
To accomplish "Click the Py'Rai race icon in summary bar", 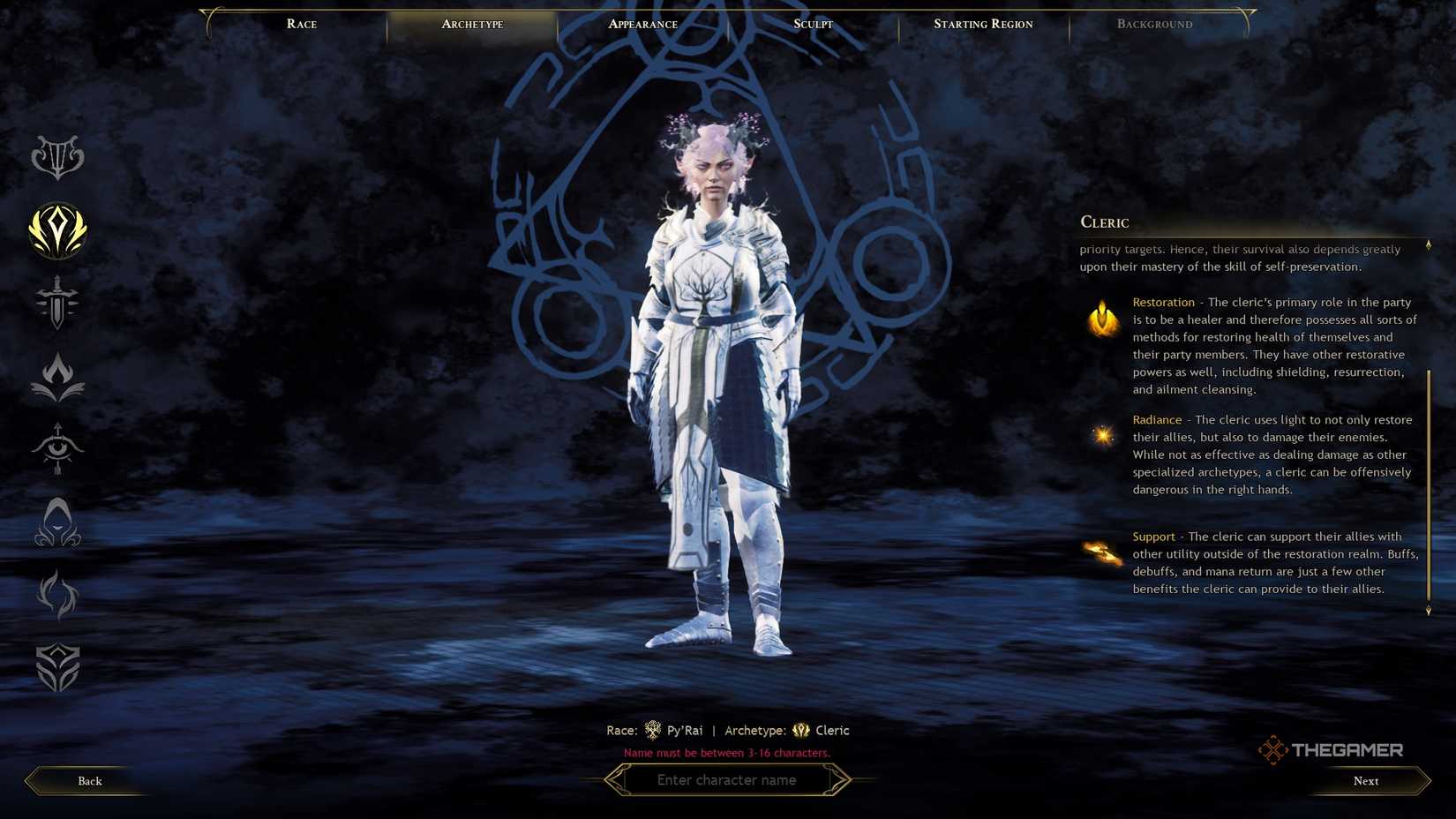I will (653, 730).
